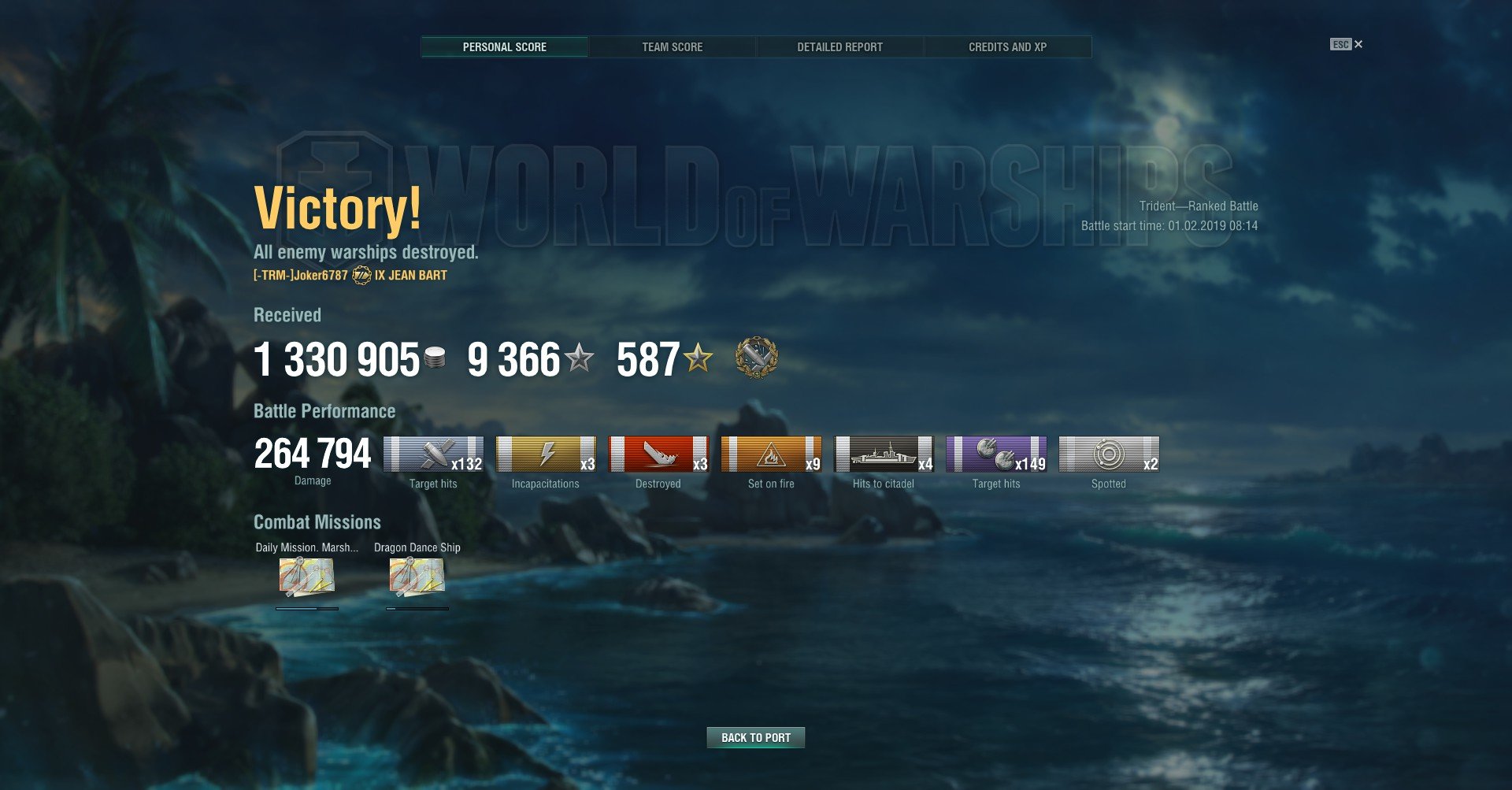Screen dimensions: 1512x790
Task: Show the Detailed Report tab
Action: [x=839, y=47]
